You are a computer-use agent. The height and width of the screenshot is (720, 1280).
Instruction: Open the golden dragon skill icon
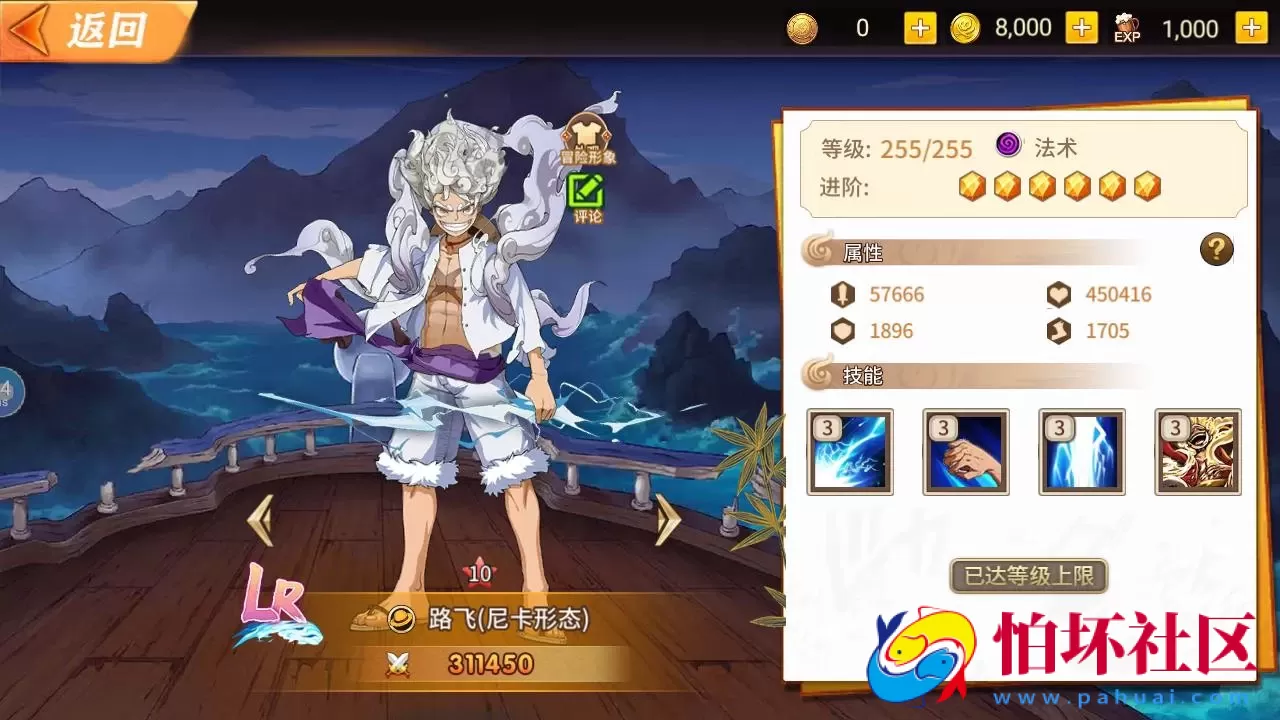pos(1196,452)
